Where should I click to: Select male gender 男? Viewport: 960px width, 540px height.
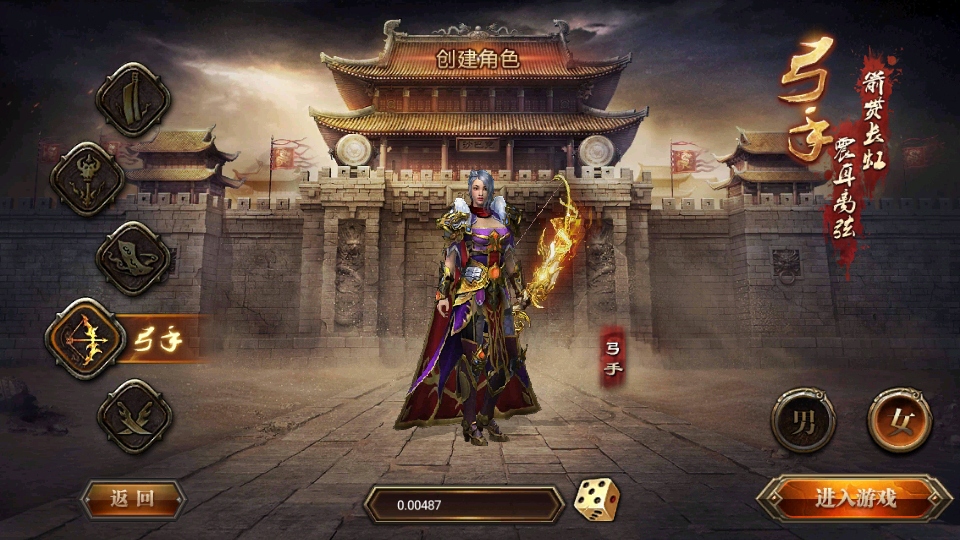(803, 420)
